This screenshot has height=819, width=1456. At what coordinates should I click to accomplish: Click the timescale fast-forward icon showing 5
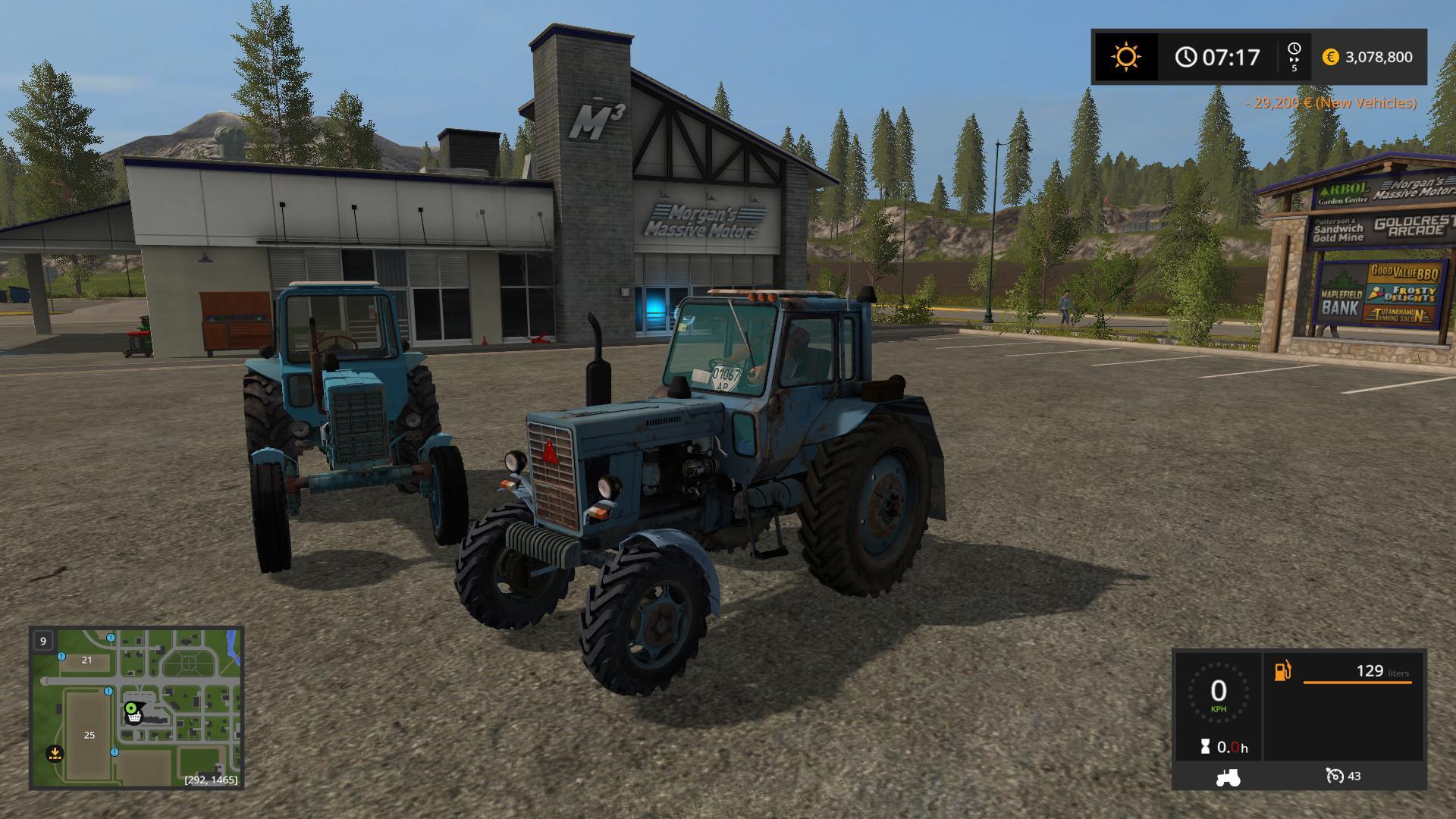[1294, 57]
